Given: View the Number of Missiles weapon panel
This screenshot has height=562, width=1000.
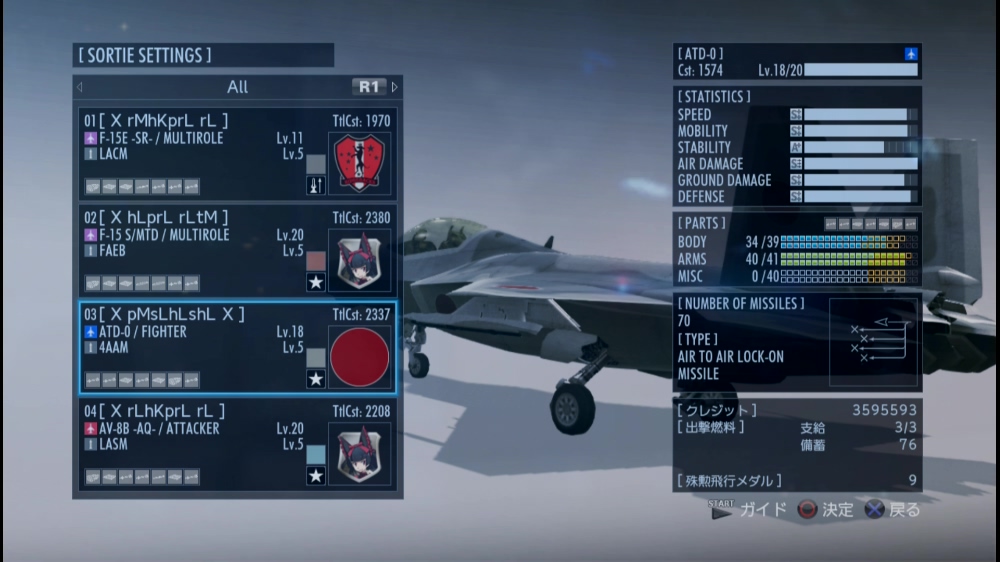Looking at the screenshot, I should point(796,341).
